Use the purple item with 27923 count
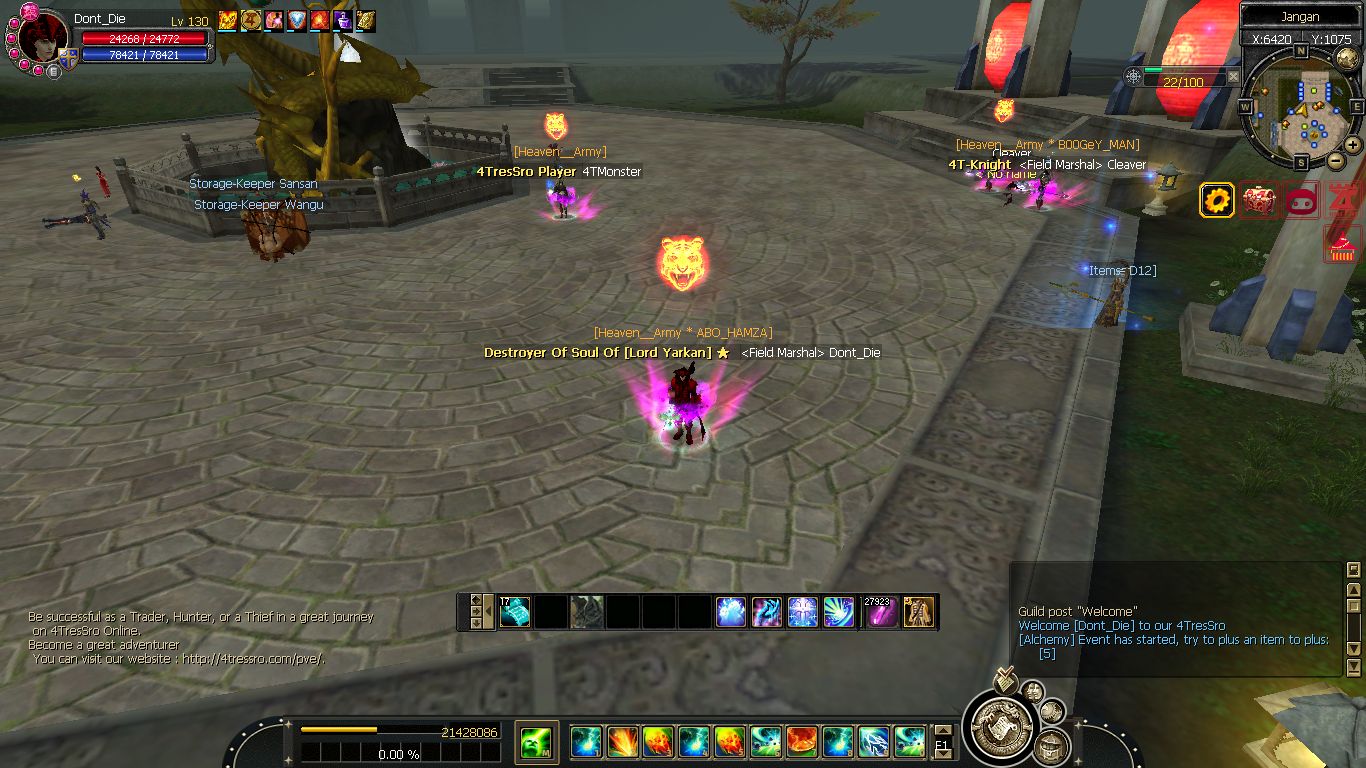Screen dimensions: 1366x768 tap(880, 612)
